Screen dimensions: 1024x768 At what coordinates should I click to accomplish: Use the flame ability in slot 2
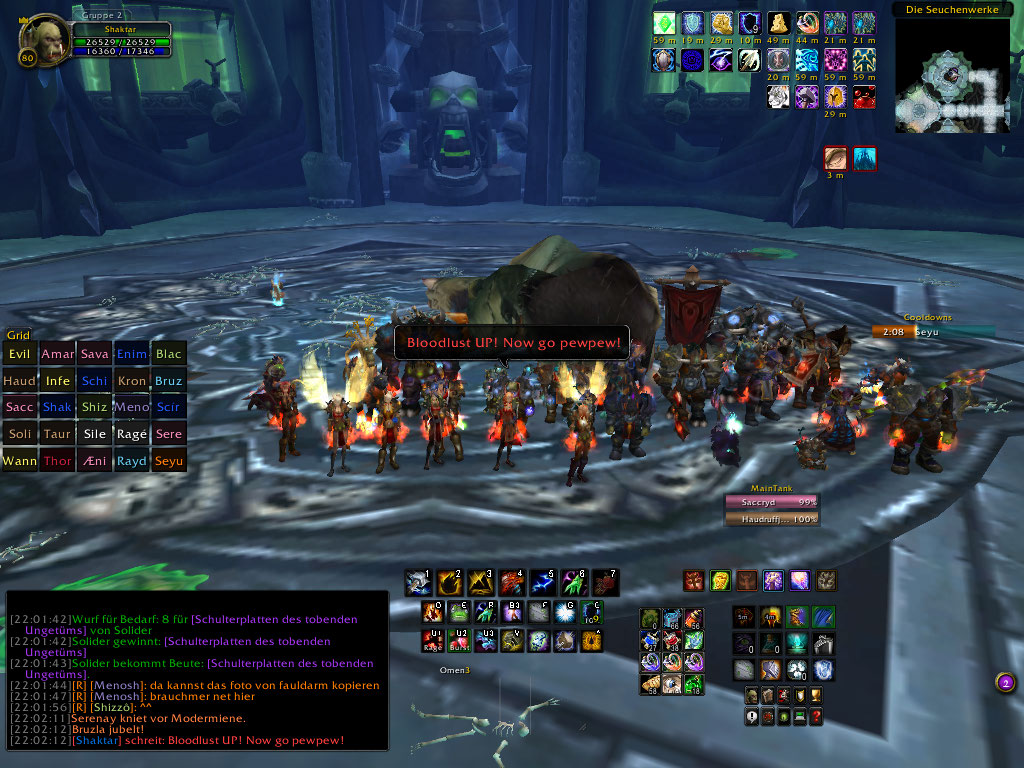[449, 582]
